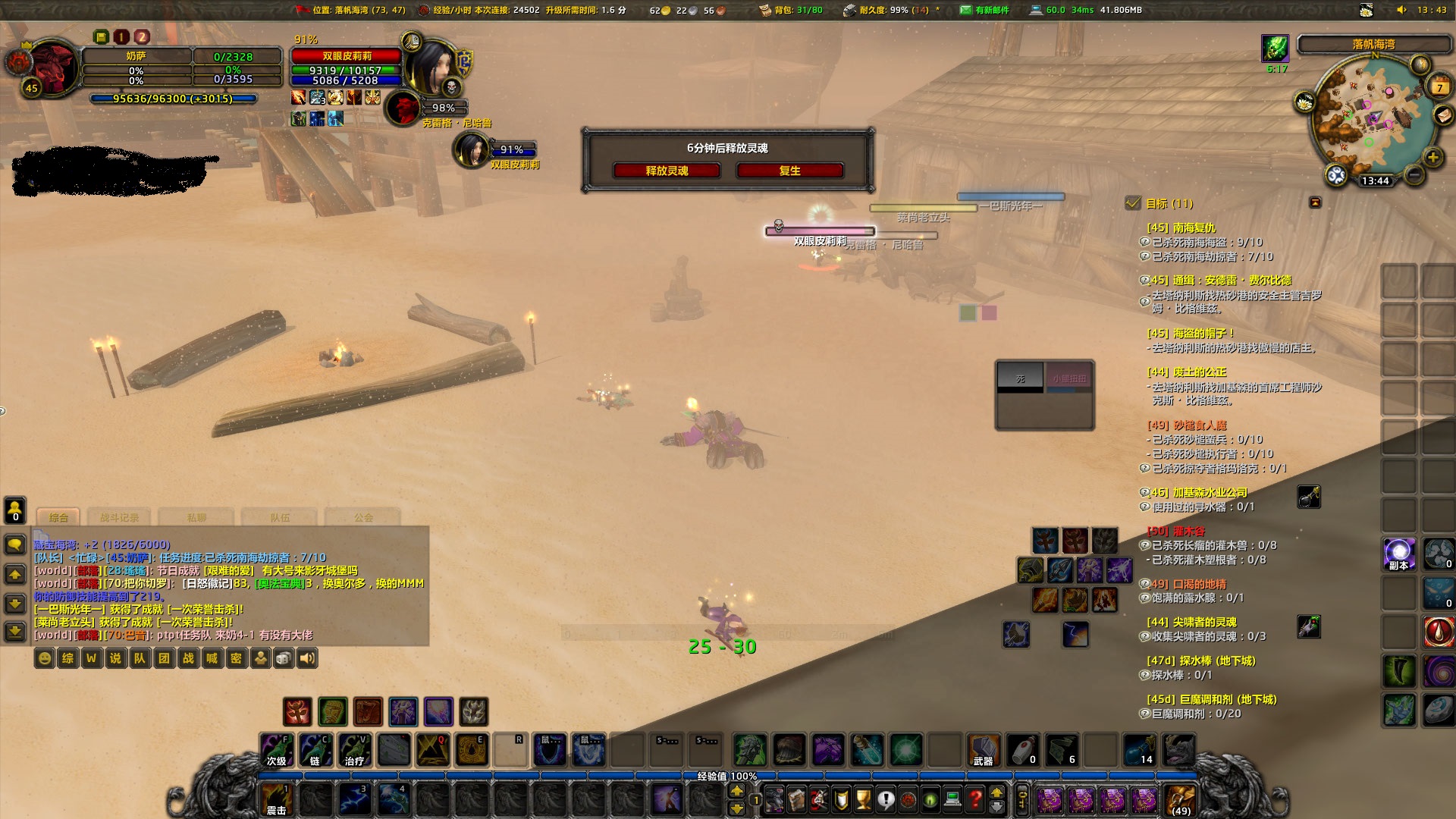Click the dice roll icon near chat buttons
1456x819 pixels.
(x=283, y=659)
